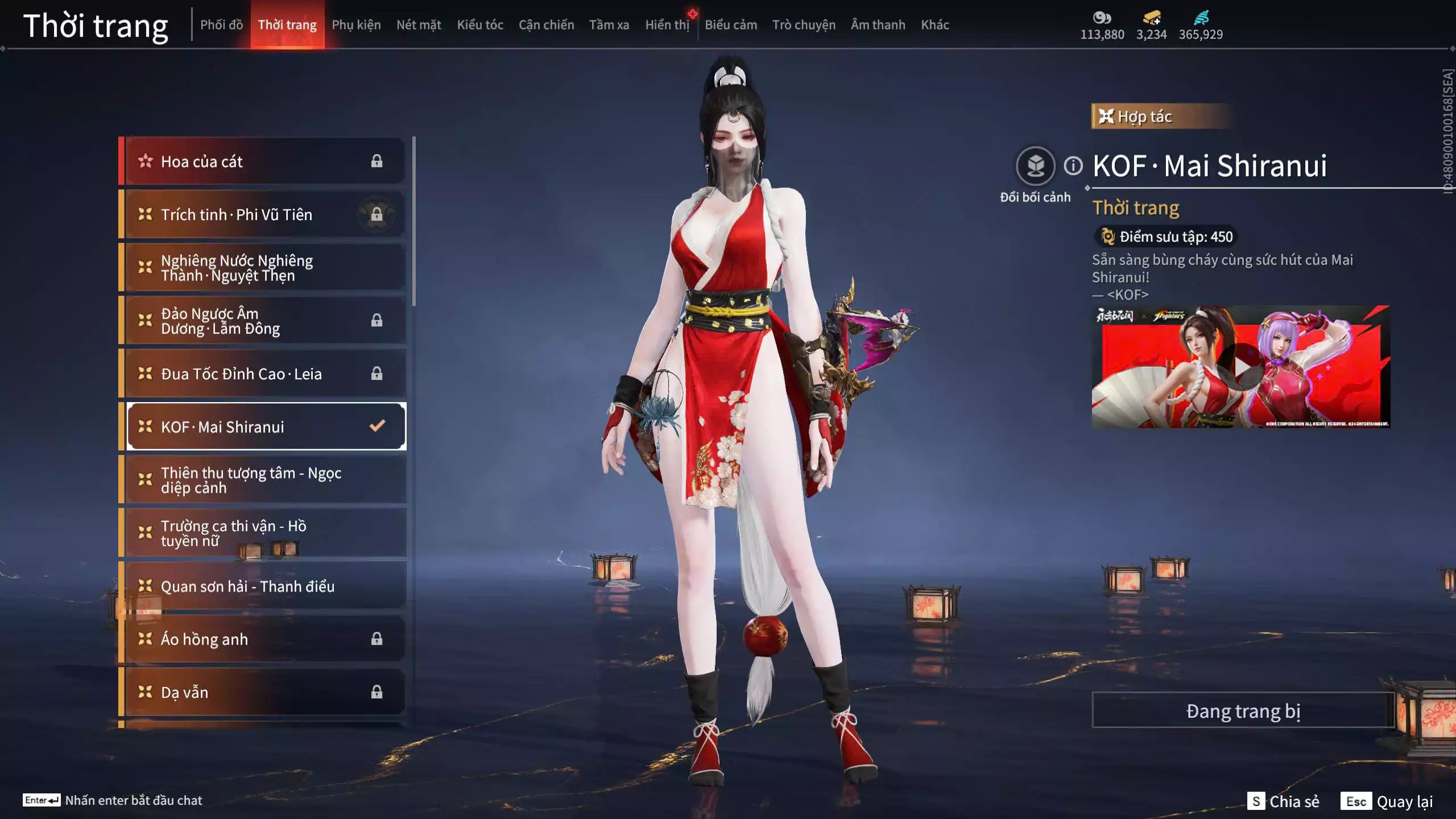The image size is (1456, 819).
Task: Go back with Quay lại
Action: (1387, 801)
